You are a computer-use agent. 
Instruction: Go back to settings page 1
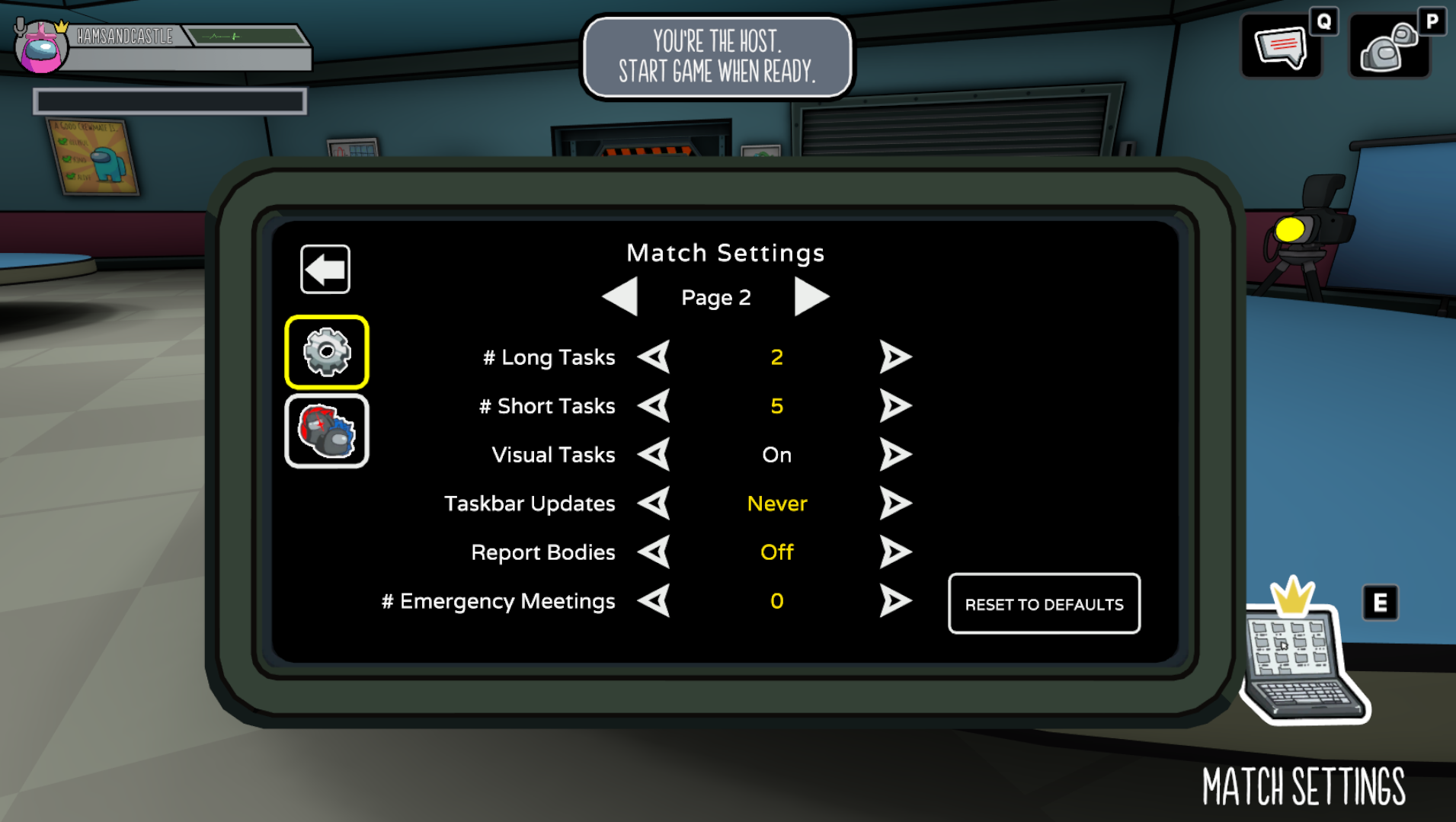pos(620,297)
